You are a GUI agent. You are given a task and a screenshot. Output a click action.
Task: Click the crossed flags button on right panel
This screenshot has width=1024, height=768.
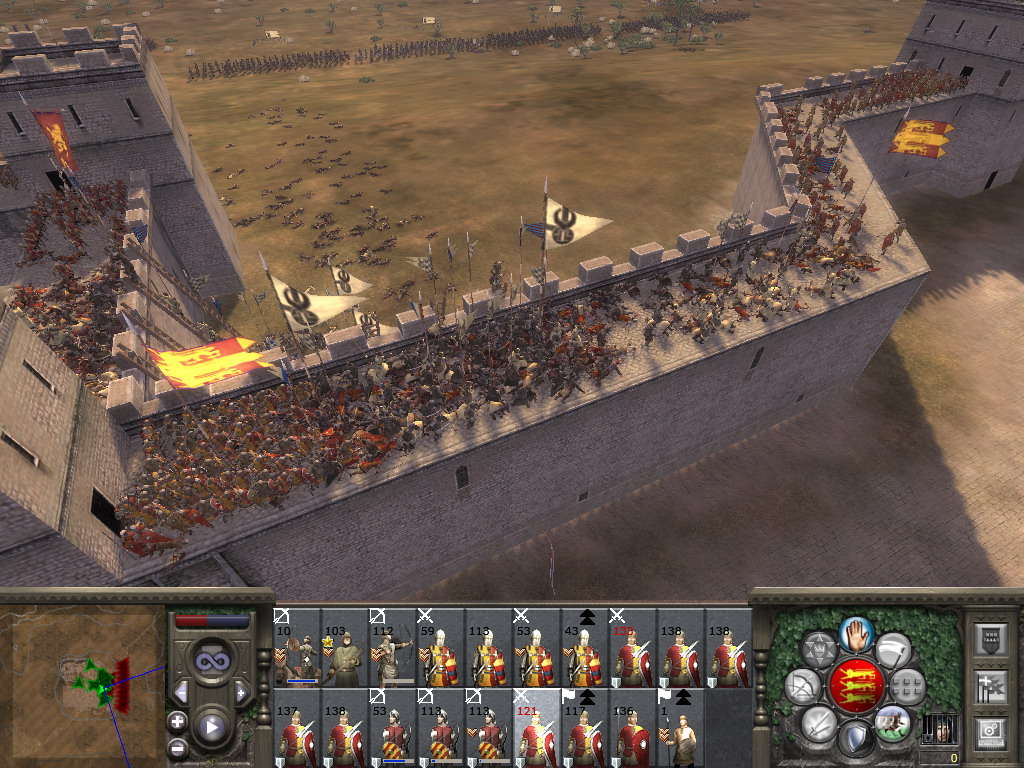coord(989,687)
